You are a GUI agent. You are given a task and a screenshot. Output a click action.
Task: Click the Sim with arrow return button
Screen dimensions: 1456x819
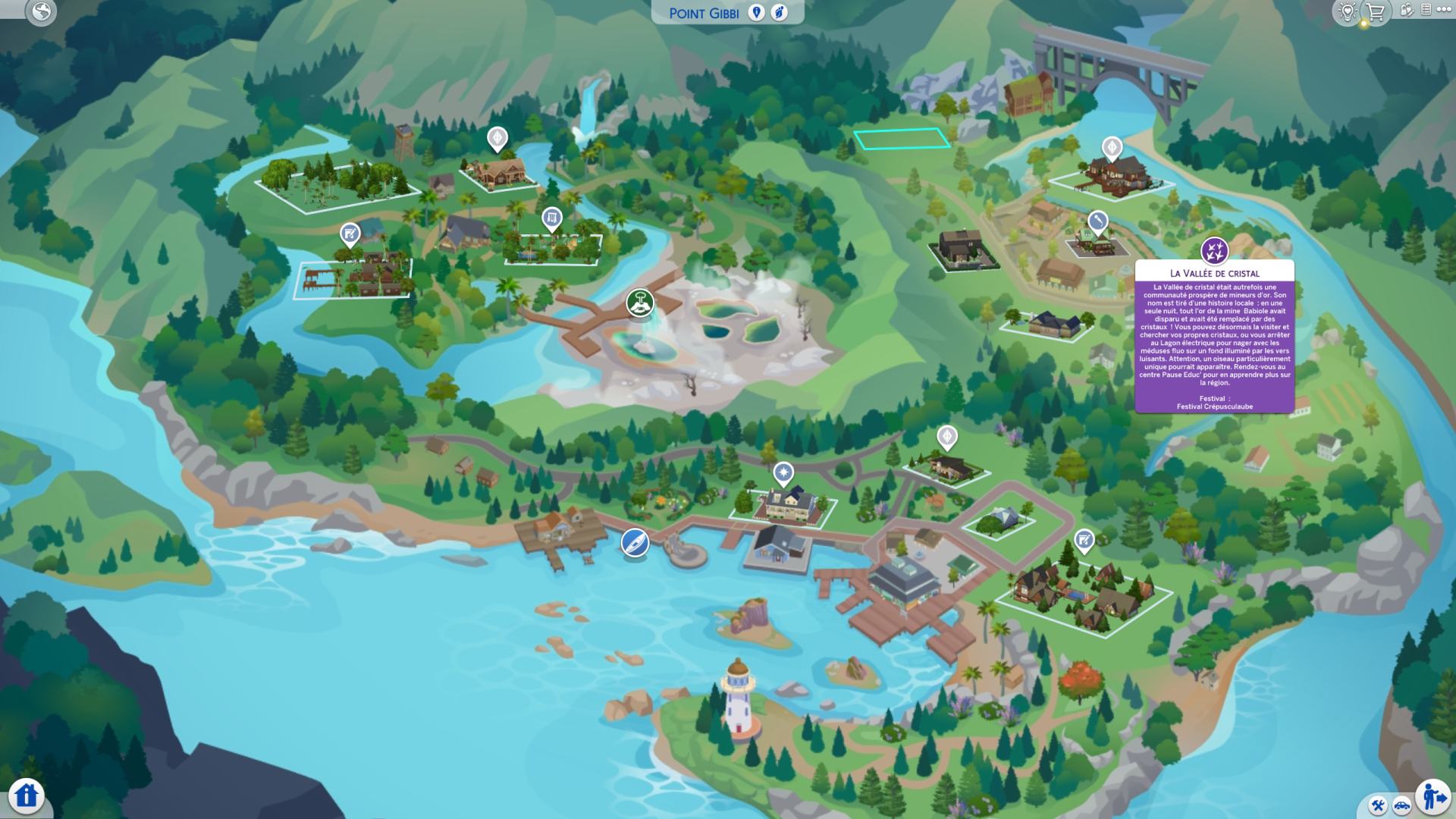click(x=1432, y=796)
